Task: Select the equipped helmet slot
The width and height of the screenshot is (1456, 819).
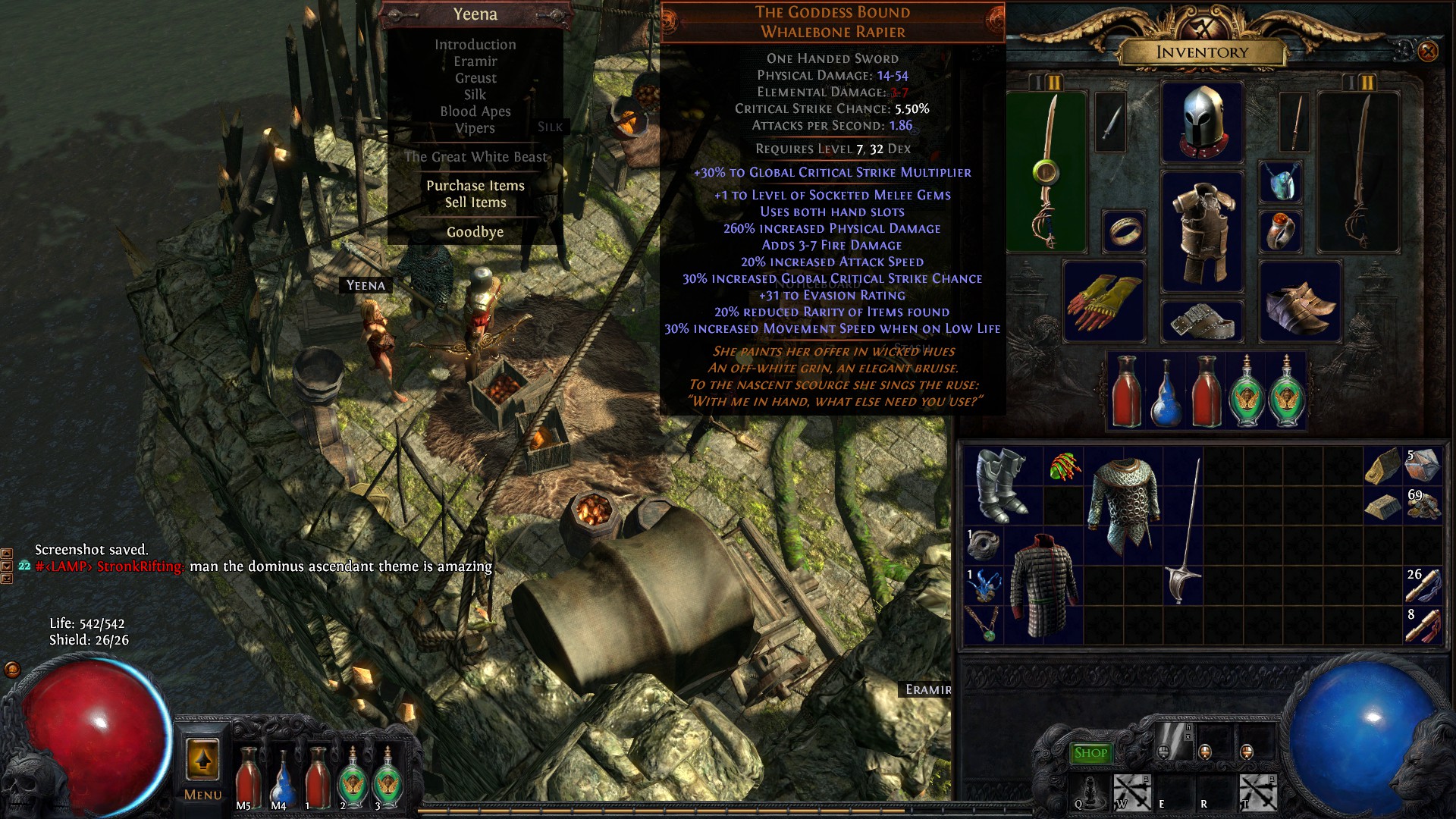Action: (1202, 121)
